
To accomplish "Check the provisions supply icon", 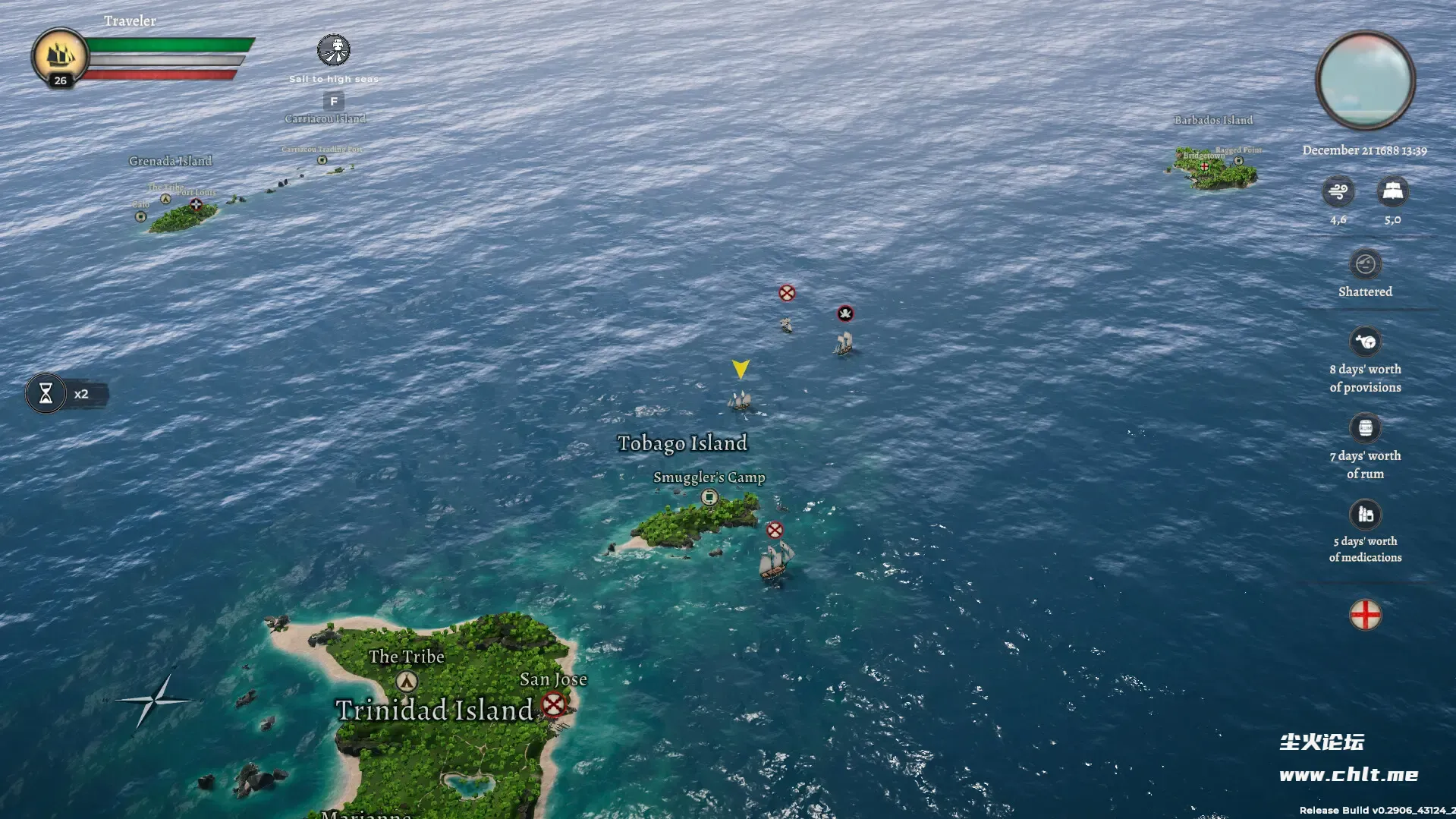I will point(1365,342).
